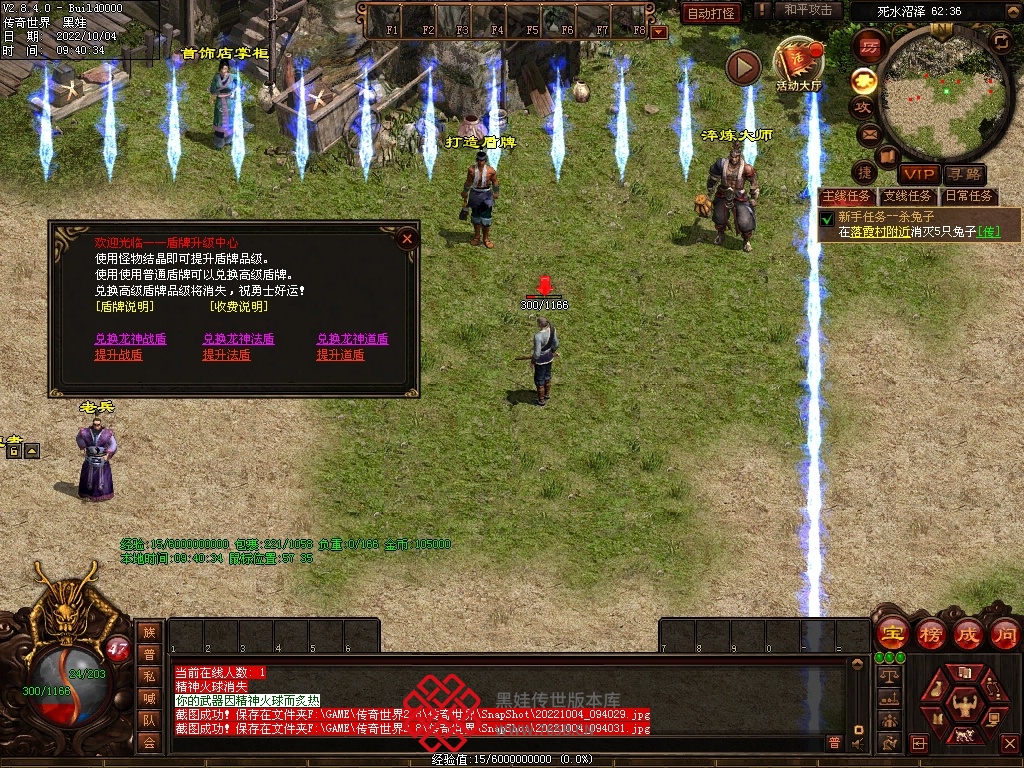1024x768 pixels.
Task: Toggle the 自动打怪 auto-fight button
Action: (x=711, y=13)
